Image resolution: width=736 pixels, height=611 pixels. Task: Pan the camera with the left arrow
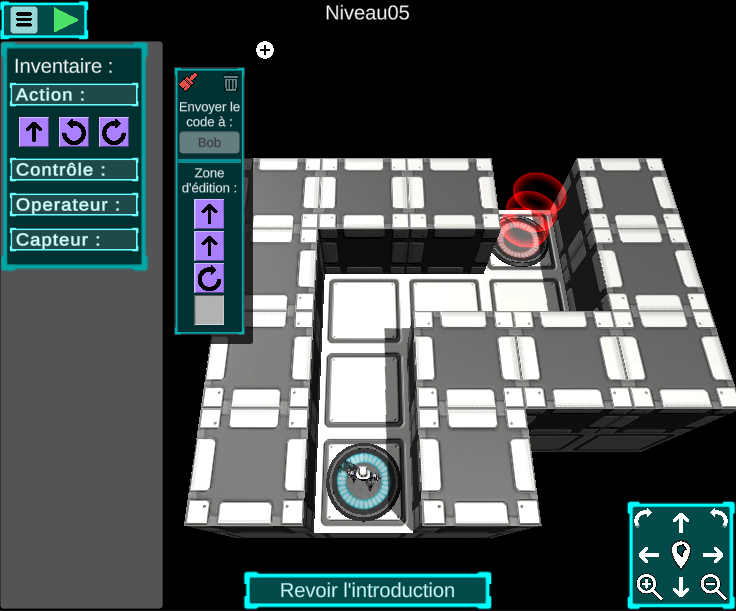click(649, 555)
